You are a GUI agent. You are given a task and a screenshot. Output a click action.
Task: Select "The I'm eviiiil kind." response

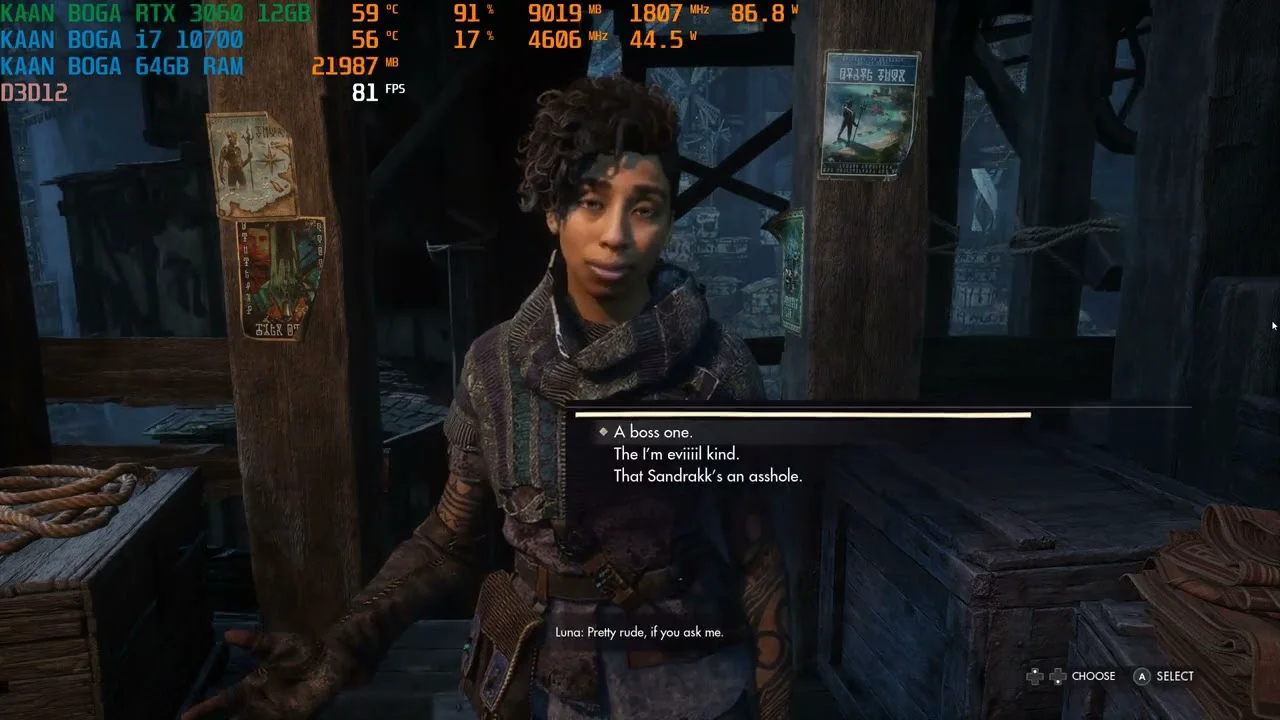(x=676, y=454)
